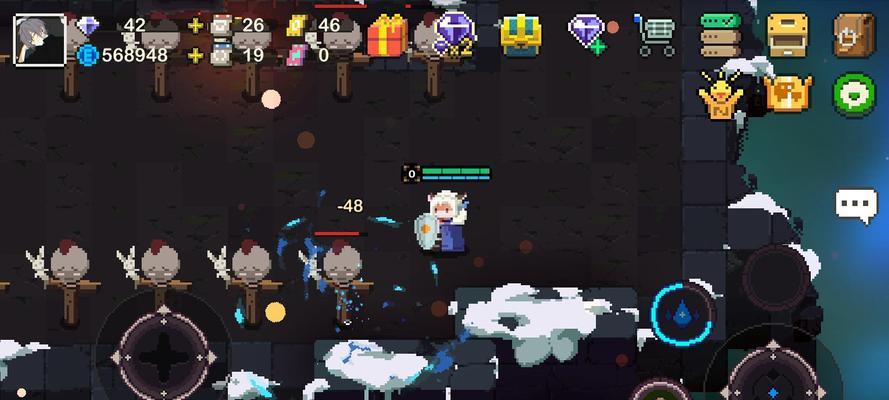The image size is (889, 400).
Task: Add gems with the purple gem plus icon
Action: (587, 34)
